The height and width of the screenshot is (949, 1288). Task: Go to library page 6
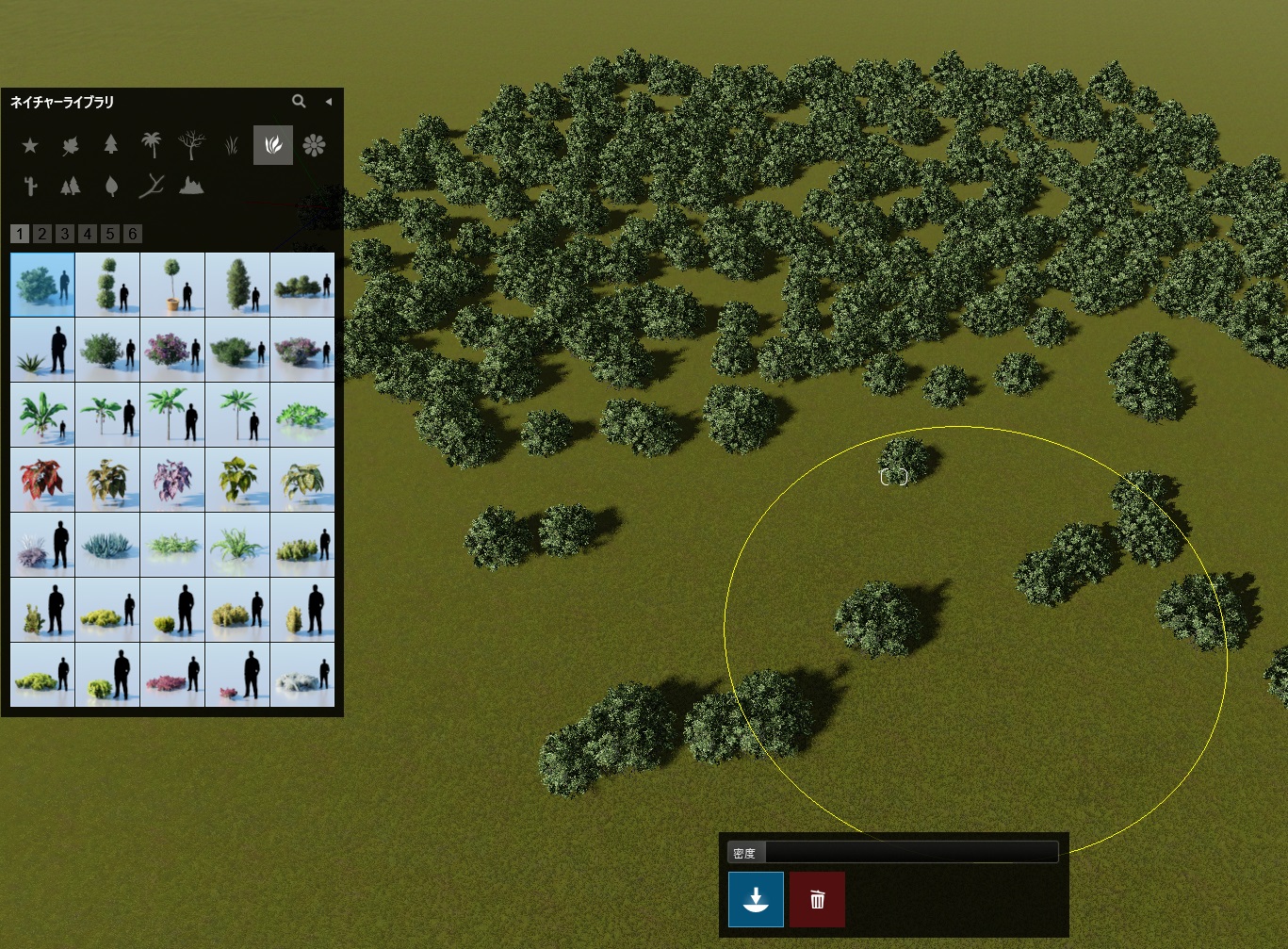tap(133, 234)
